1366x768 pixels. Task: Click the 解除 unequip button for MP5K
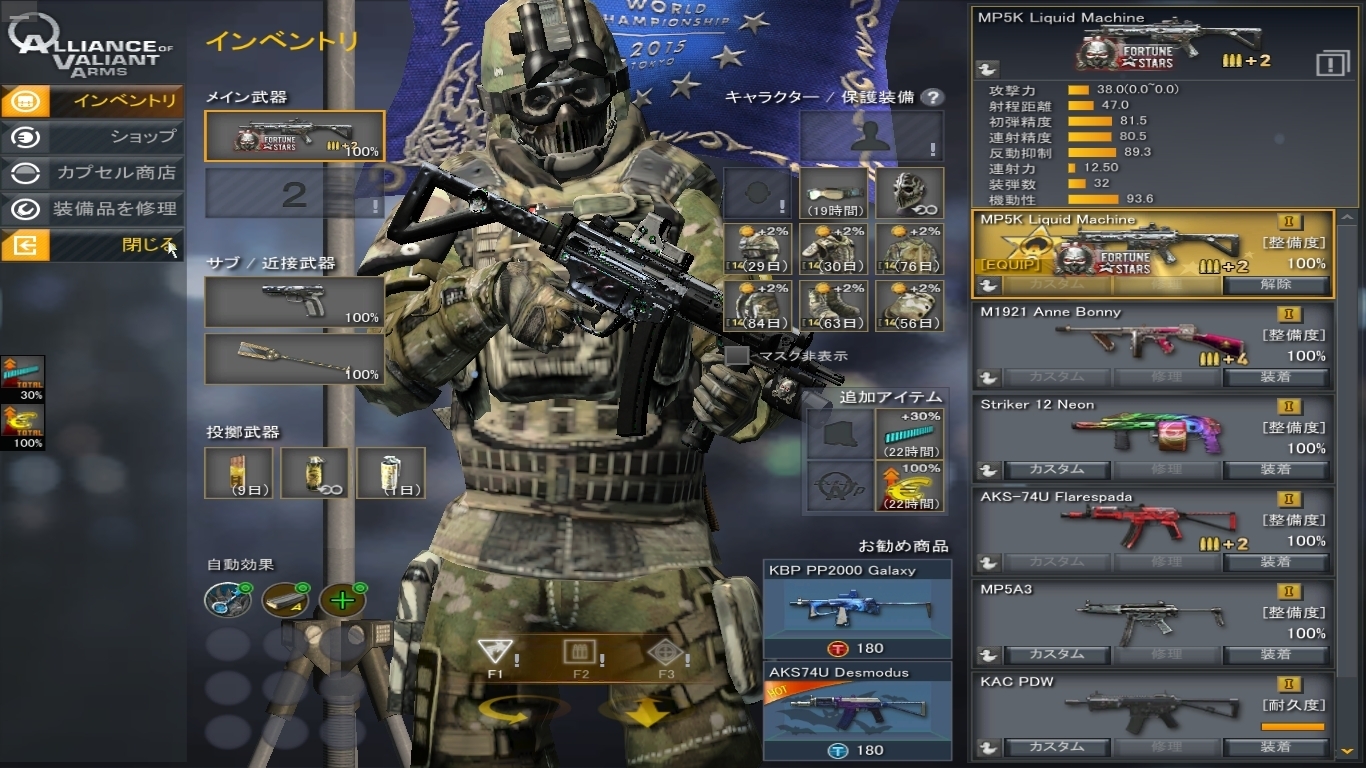coord(1276,284)
